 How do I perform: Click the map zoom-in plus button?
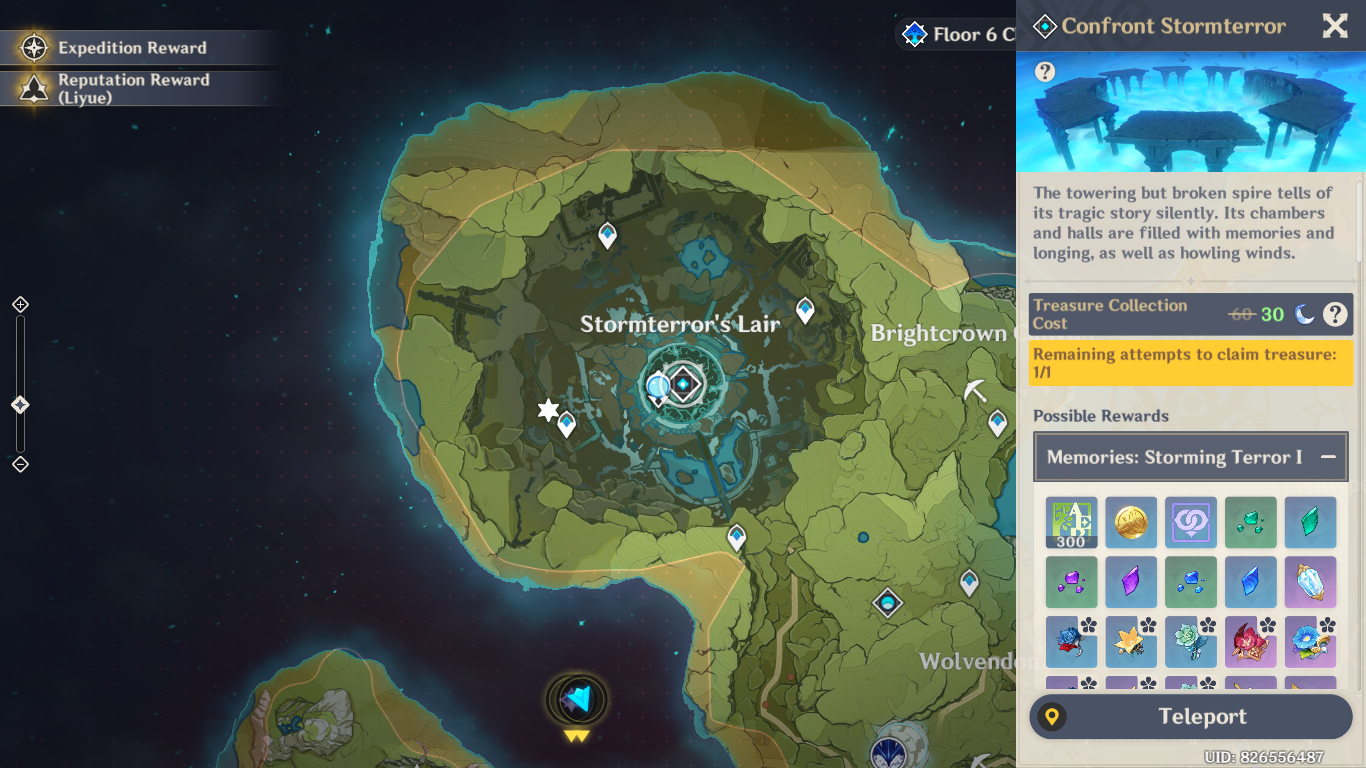20,305
